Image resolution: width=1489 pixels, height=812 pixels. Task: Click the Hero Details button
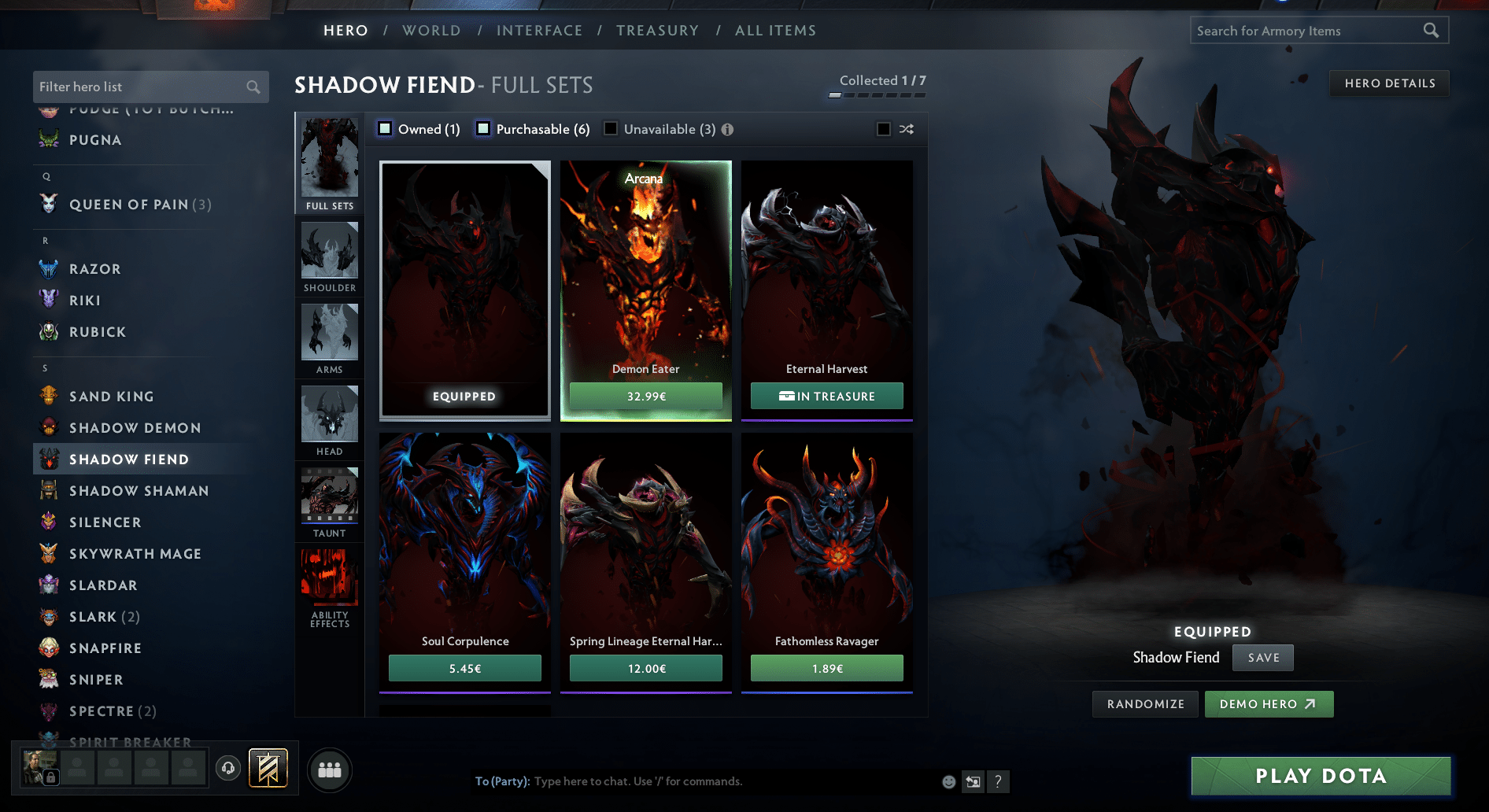1388,83
